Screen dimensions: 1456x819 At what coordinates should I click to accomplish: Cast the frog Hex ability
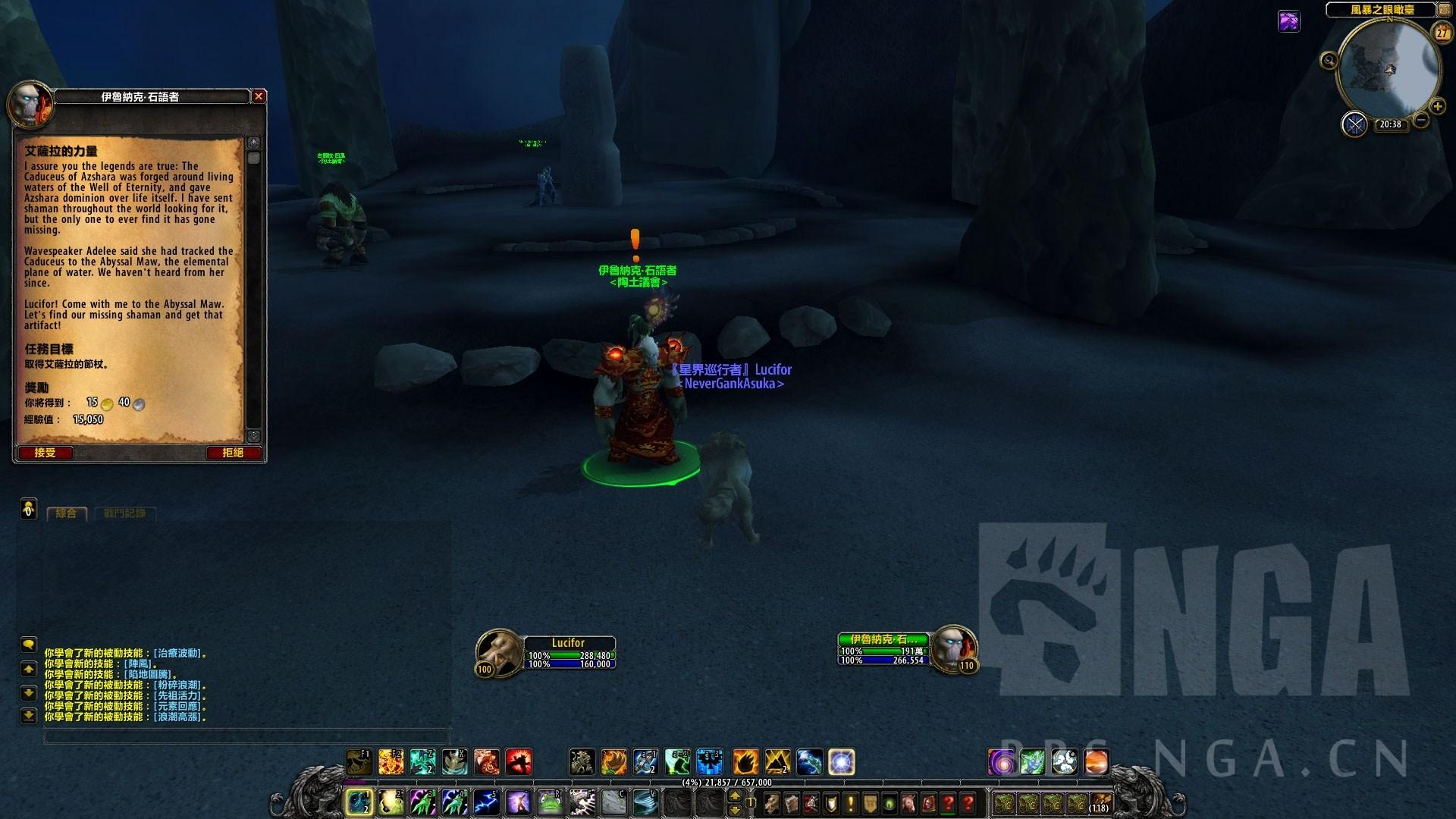click(551, 801)
